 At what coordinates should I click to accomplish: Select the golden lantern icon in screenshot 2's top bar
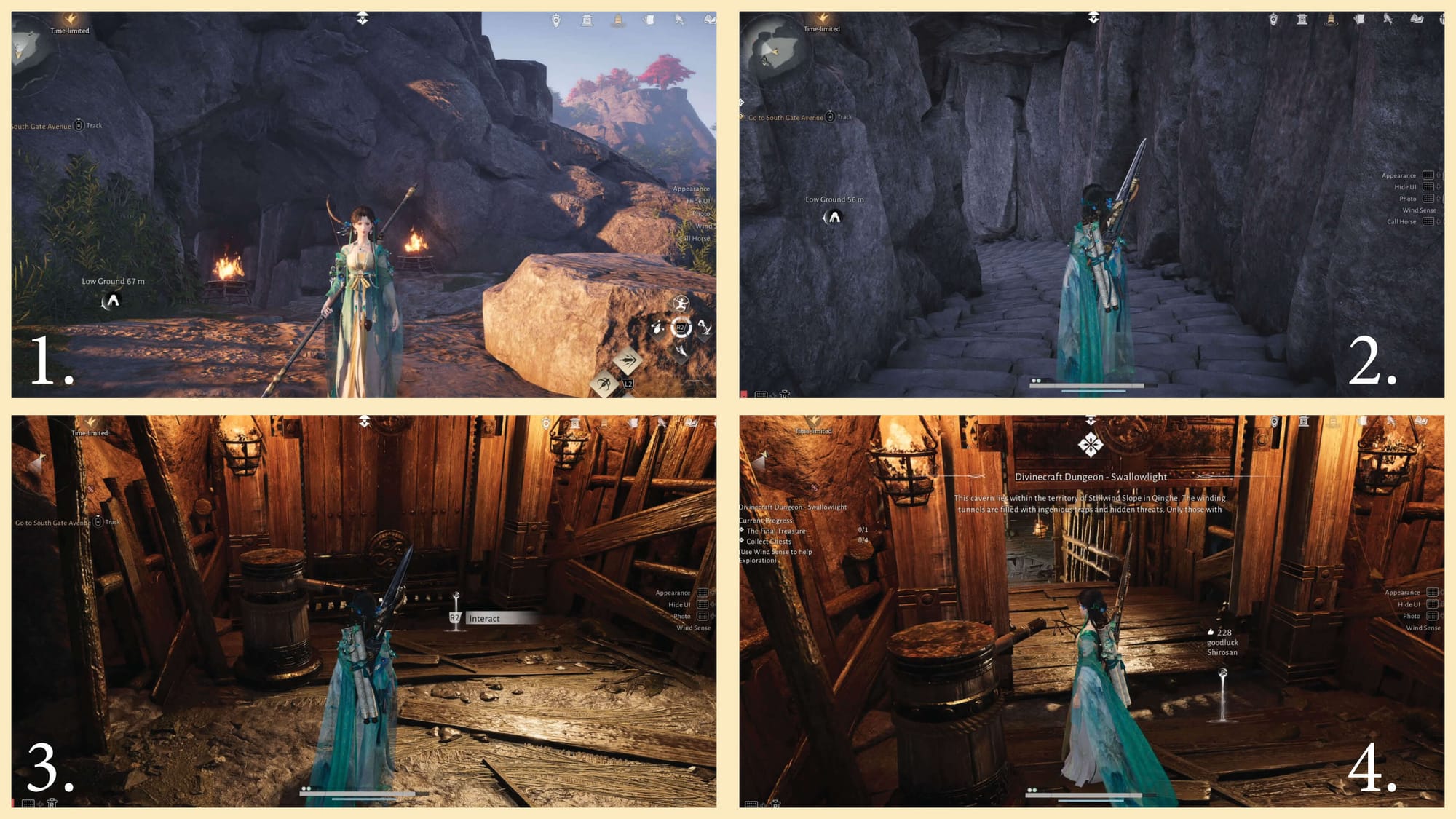[1331, 20]
